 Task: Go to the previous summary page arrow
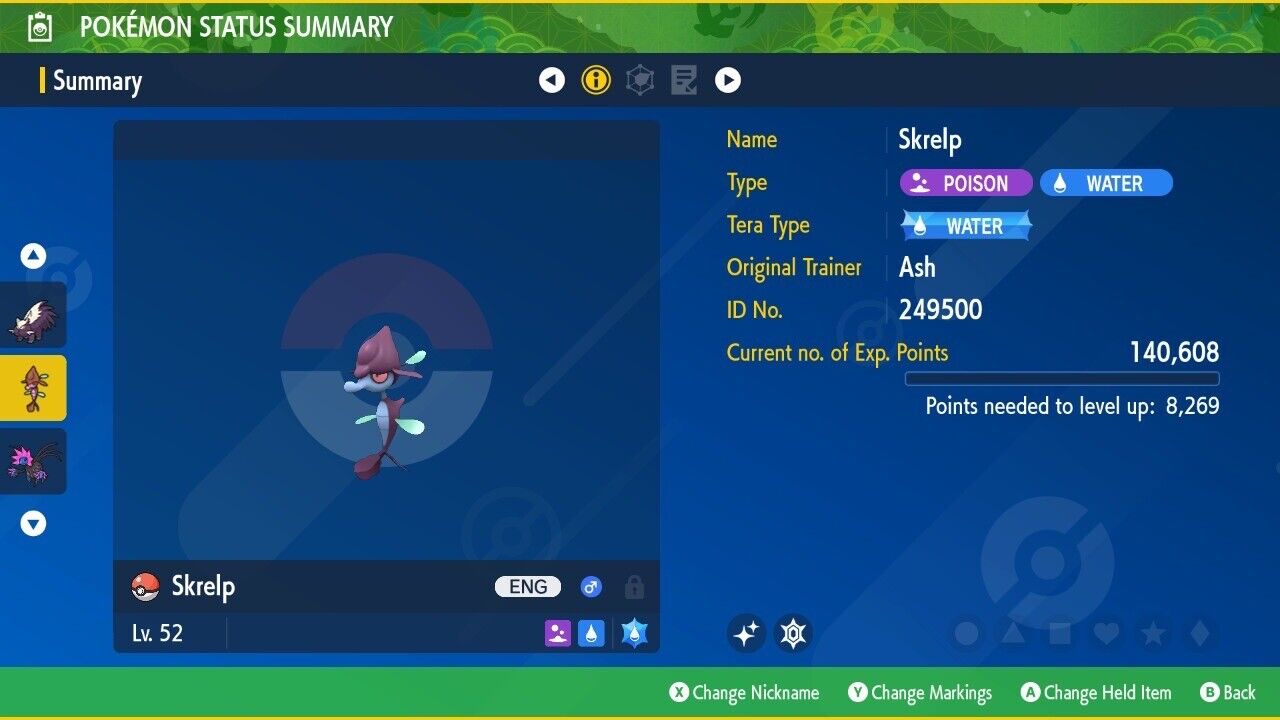click(552, 80)
